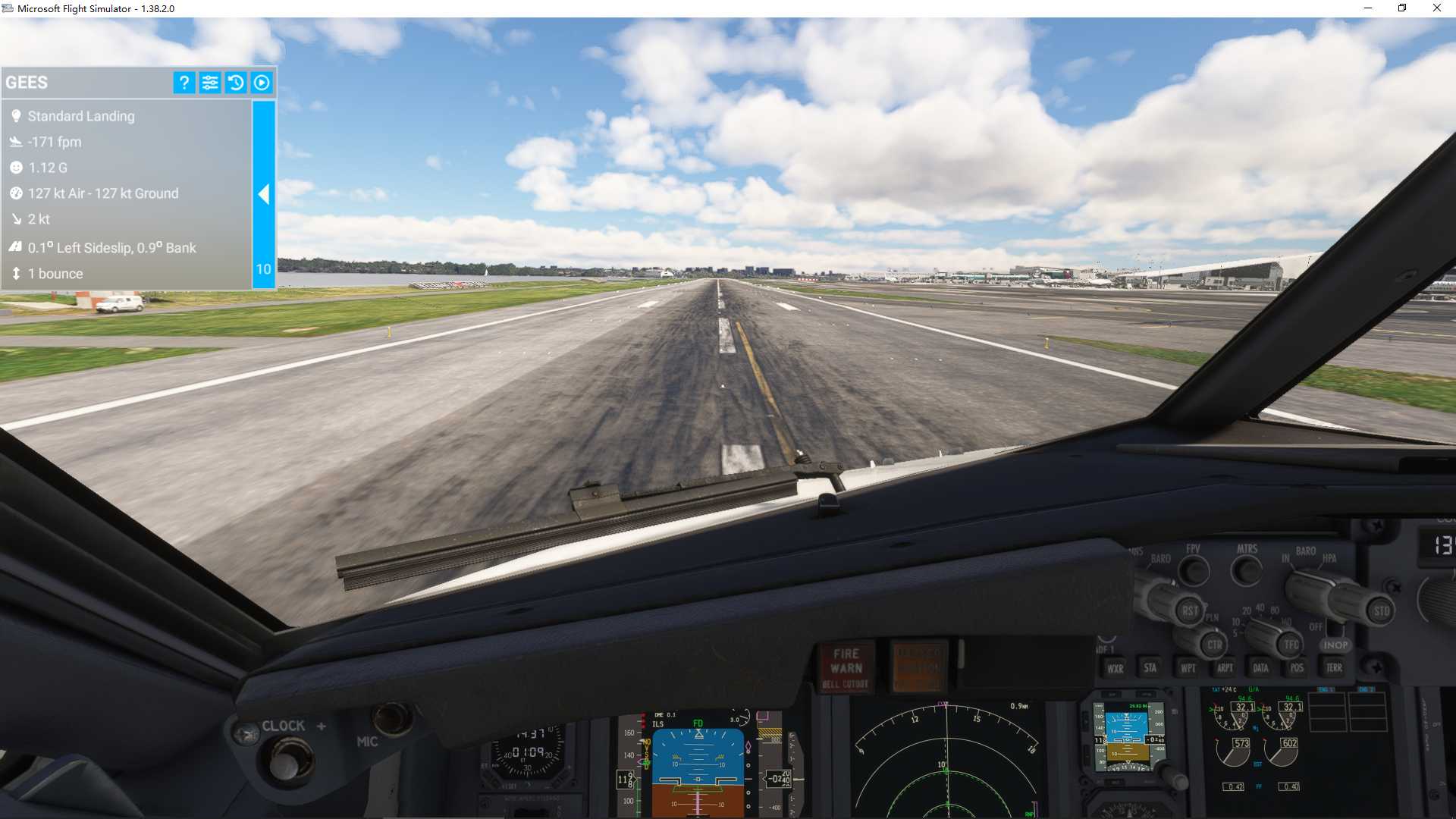Push the RST minimums reset button

click(1189, 610)
